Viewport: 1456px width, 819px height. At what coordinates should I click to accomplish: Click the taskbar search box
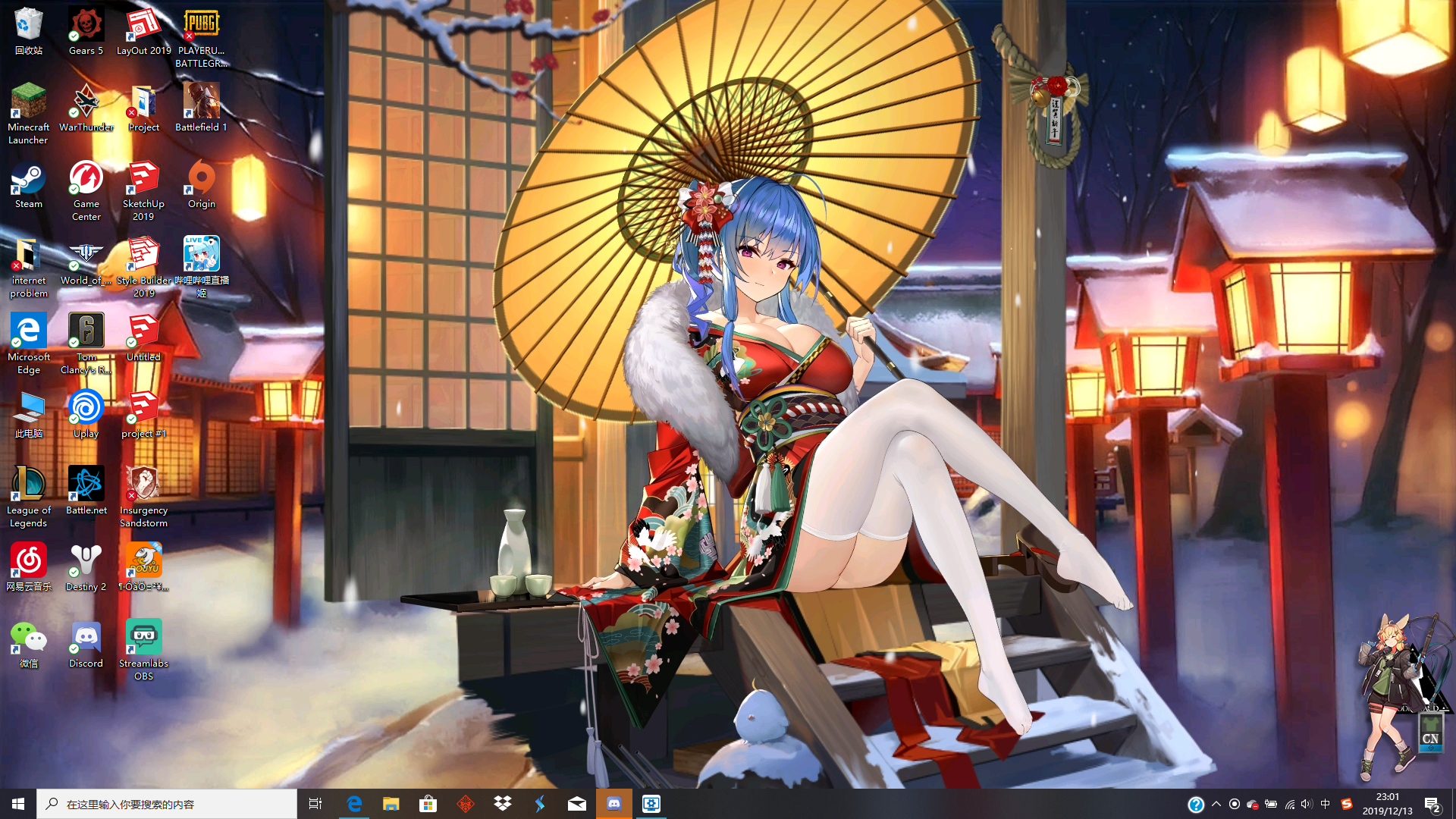coord(167,803)
